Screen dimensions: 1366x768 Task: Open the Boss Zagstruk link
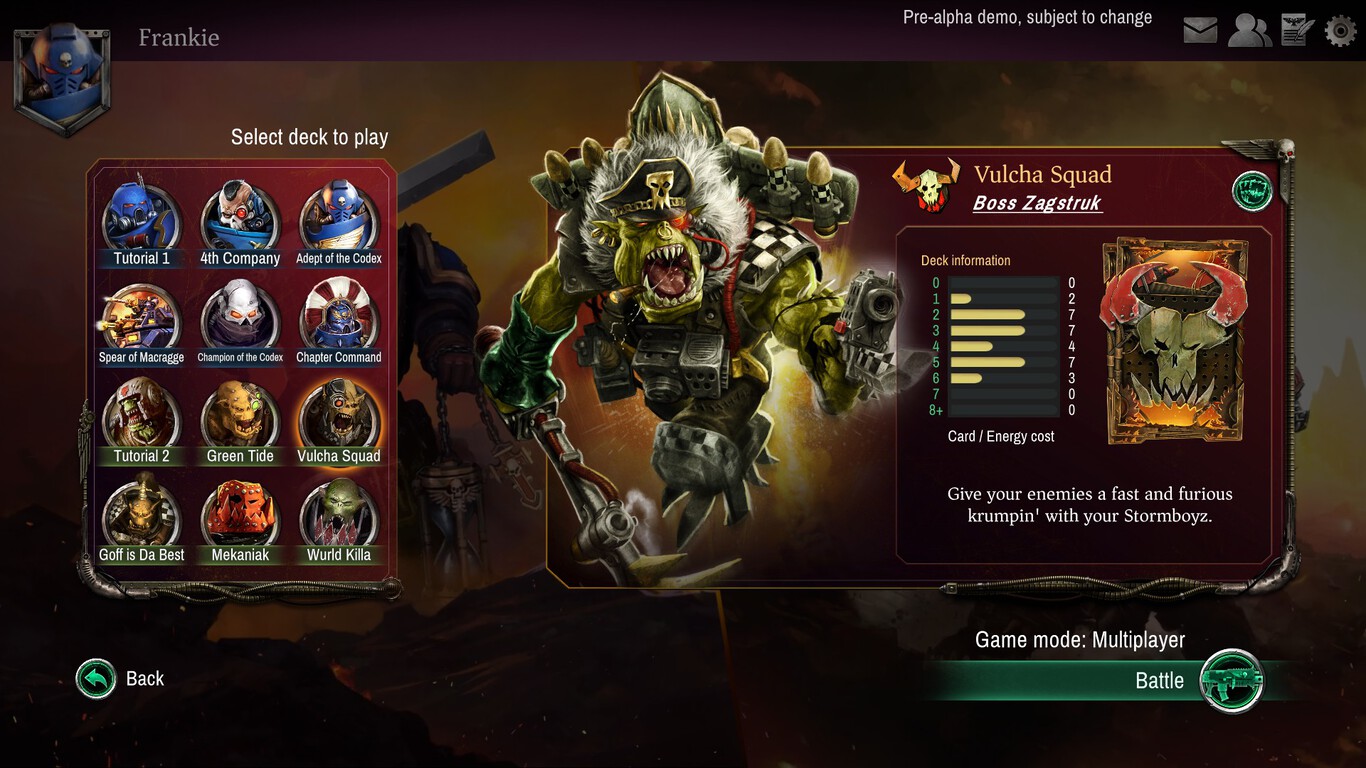[1037, 202]
